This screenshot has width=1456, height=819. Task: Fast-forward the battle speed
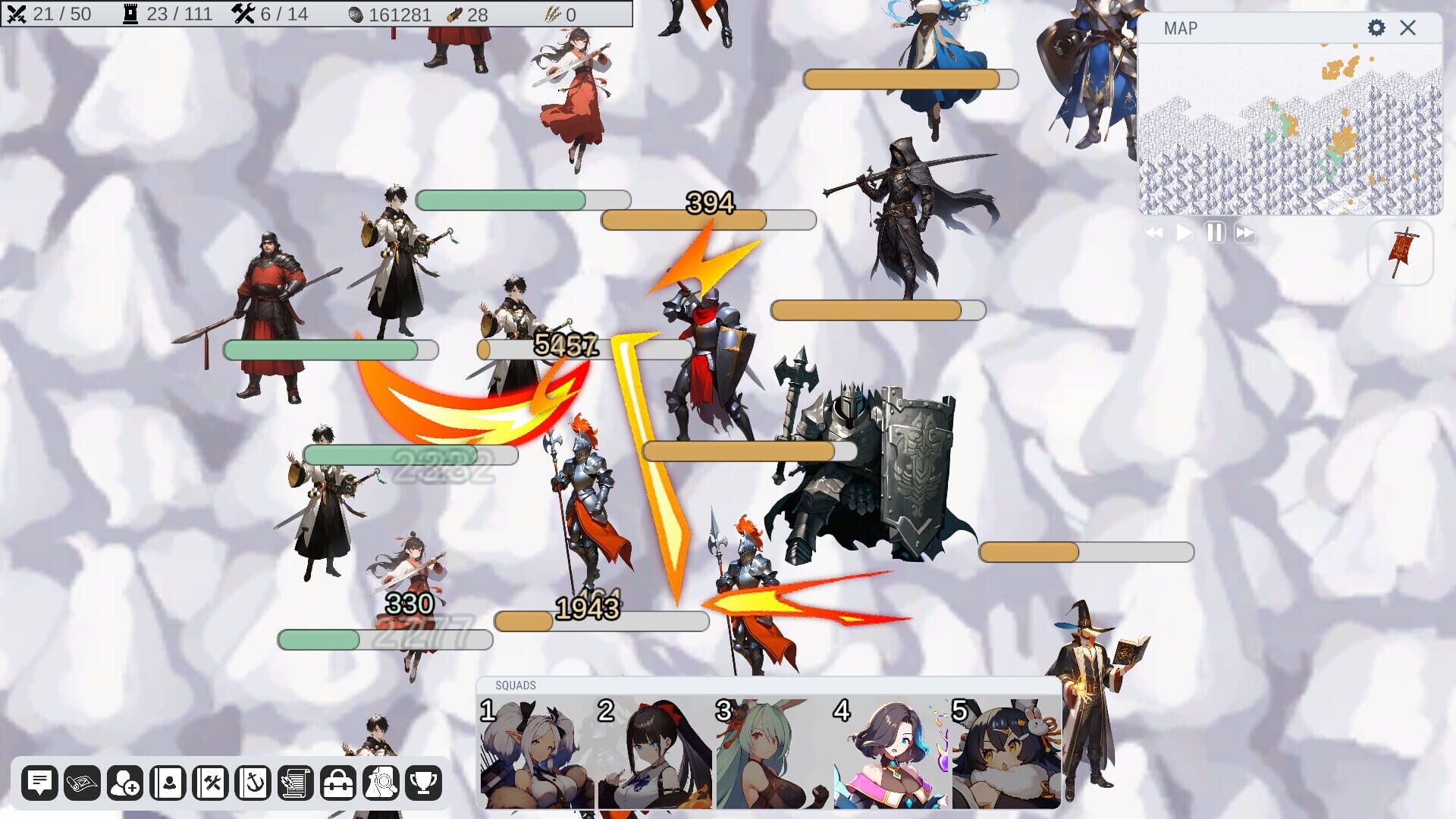tap(1244, 234)
